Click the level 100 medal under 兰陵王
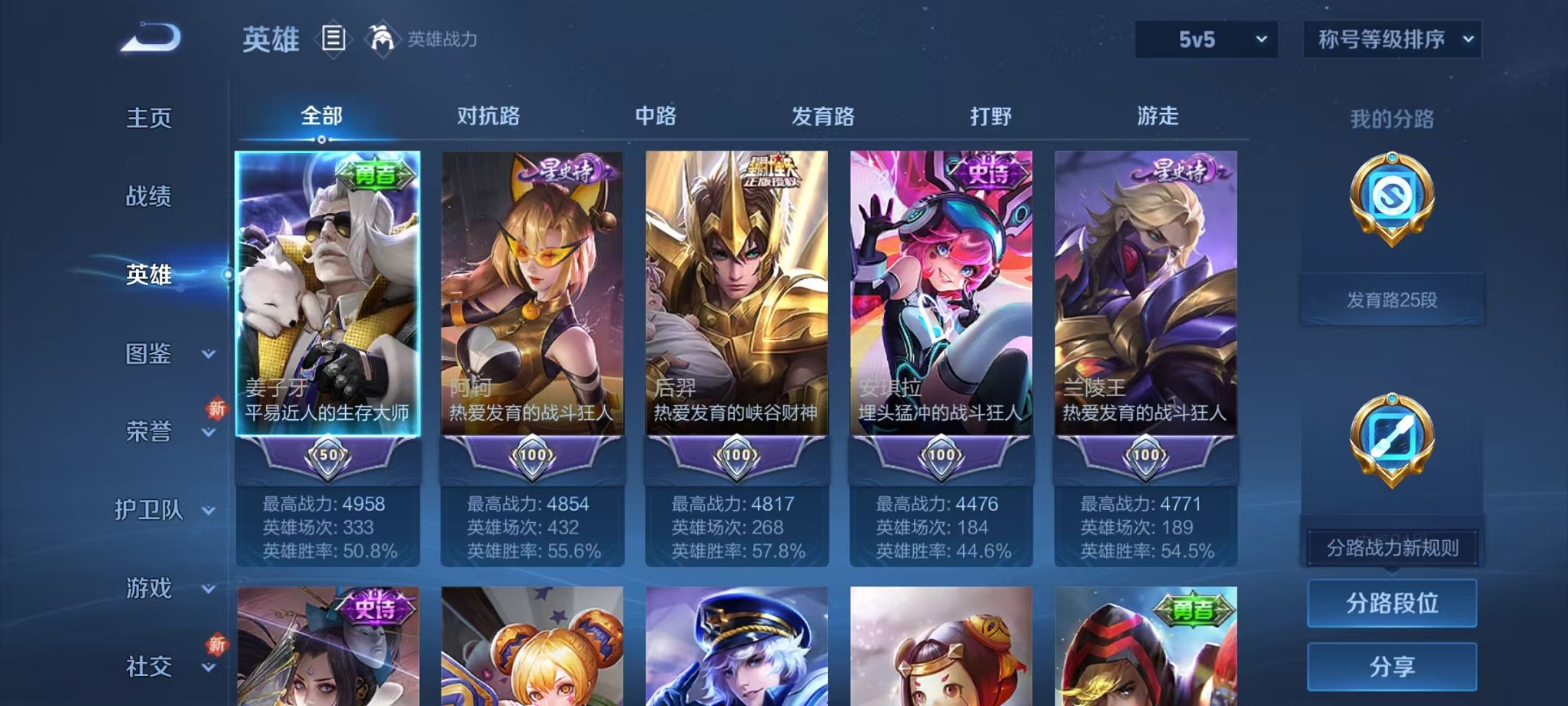The height and width of the screenshot is (706, 1568). pos(1148,455)
